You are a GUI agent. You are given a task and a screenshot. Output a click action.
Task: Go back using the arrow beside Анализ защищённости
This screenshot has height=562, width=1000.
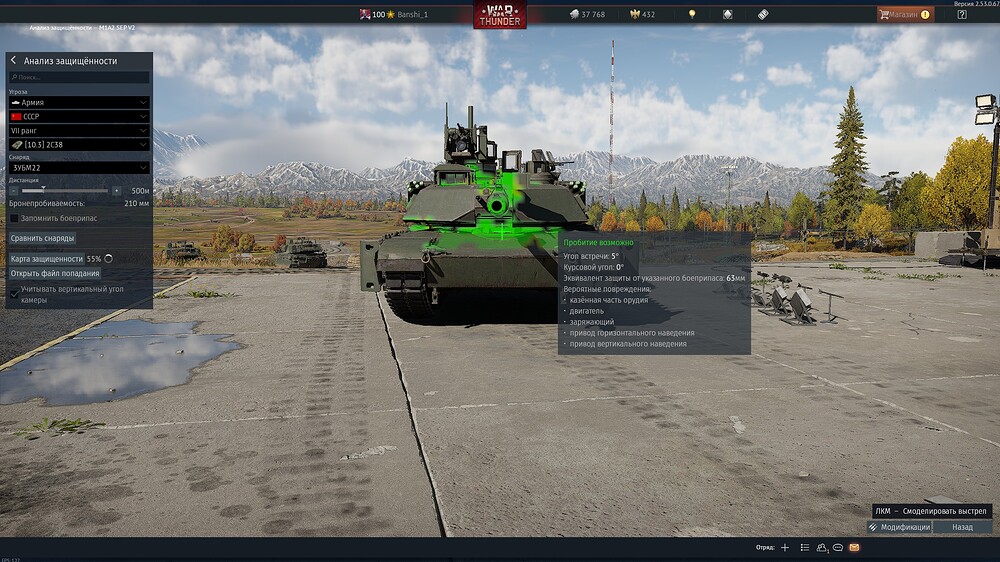(x=13, y=61)
